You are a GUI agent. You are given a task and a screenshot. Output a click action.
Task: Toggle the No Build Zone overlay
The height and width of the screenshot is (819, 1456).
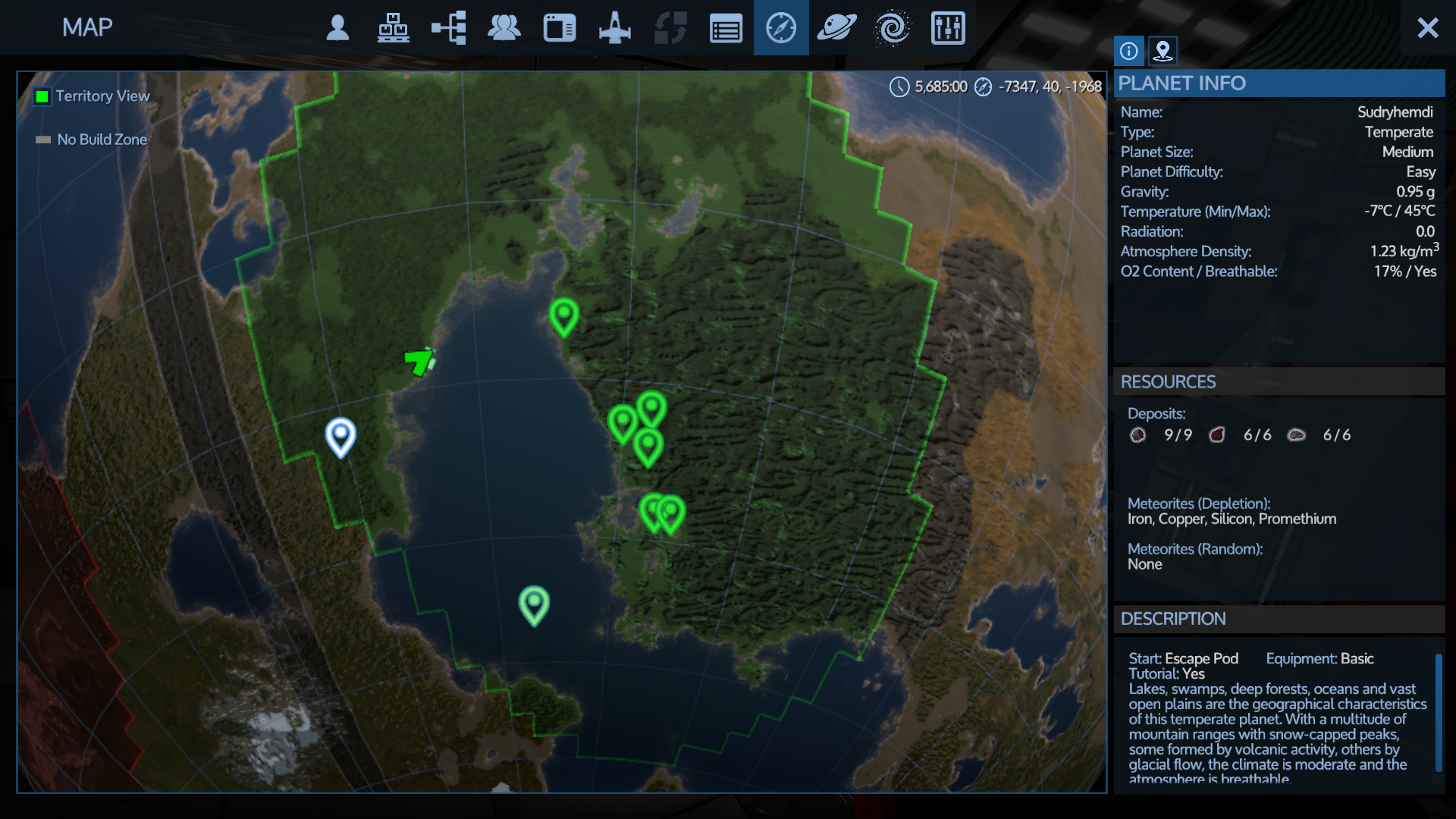(x=43, y=140)
